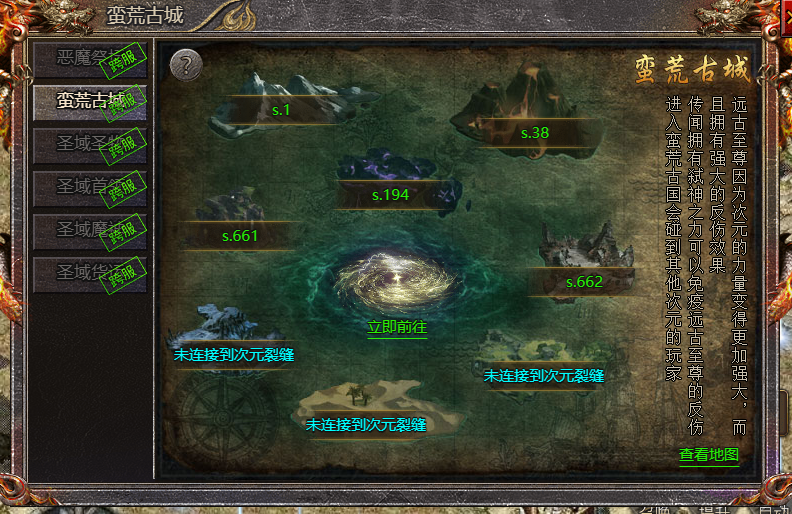This screenshot has width=792, height=514.
Task: Click the 立即前往 link under the vortex
Action: click(x=397, y=327)
